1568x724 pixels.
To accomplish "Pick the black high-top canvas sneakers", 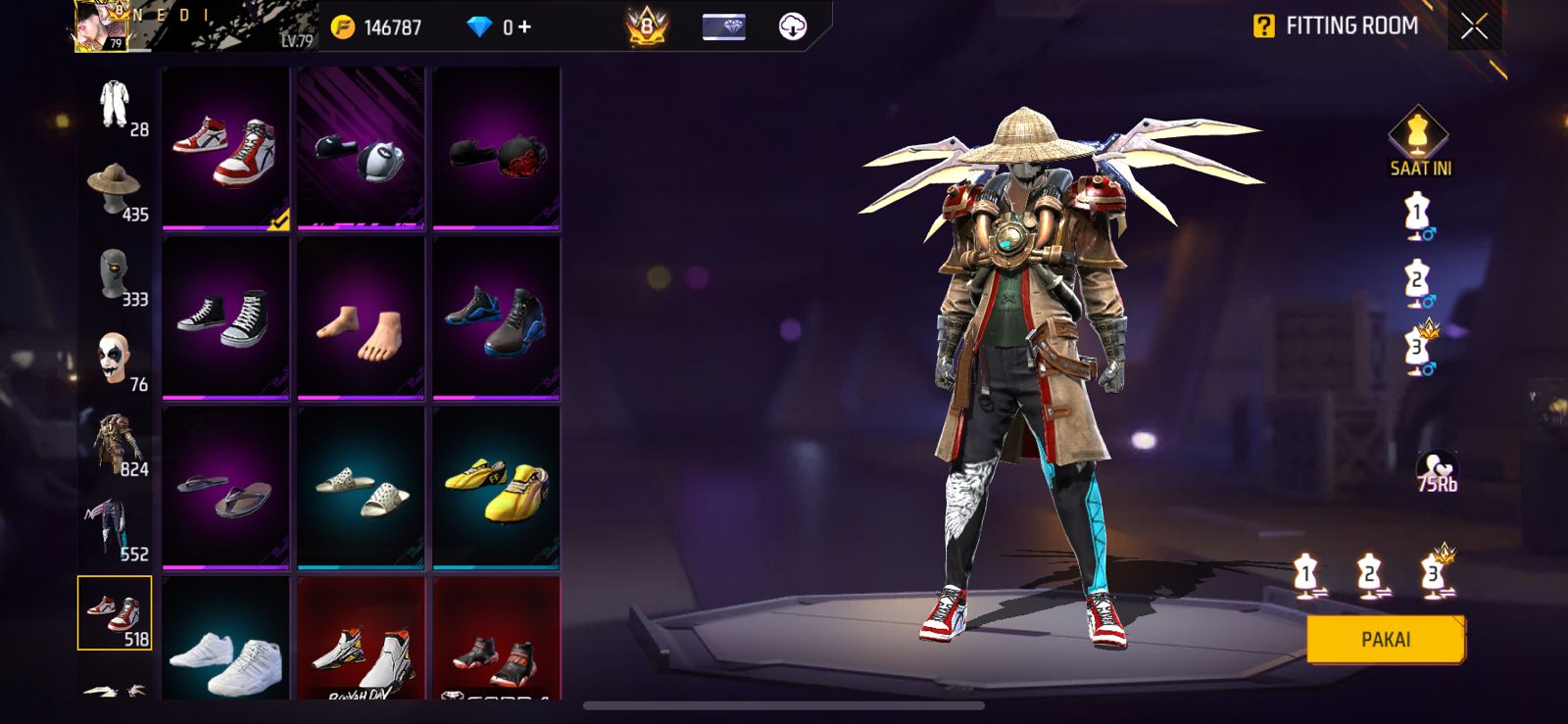I will pos(225,318).
